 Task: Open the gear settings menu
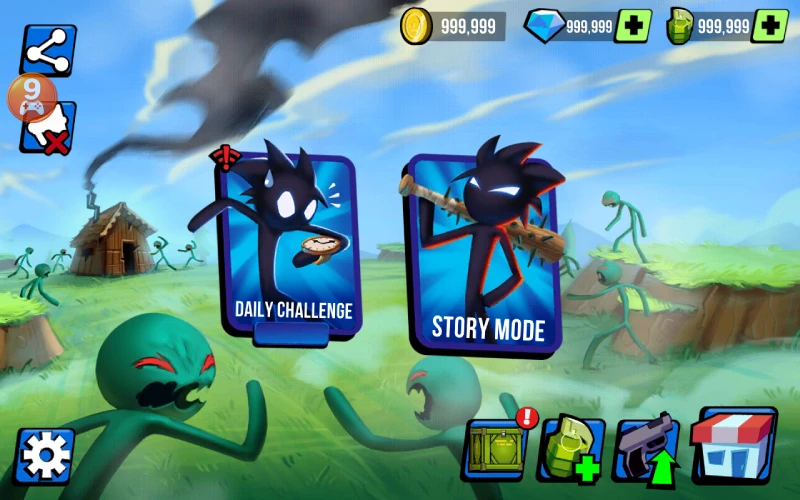[45, 457]
